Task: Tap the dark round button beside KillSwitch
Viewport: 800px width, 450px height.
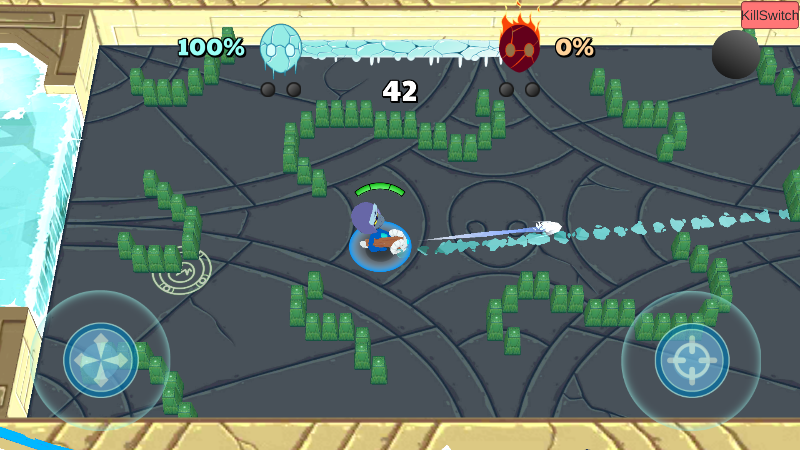Action: click(735, 54)
